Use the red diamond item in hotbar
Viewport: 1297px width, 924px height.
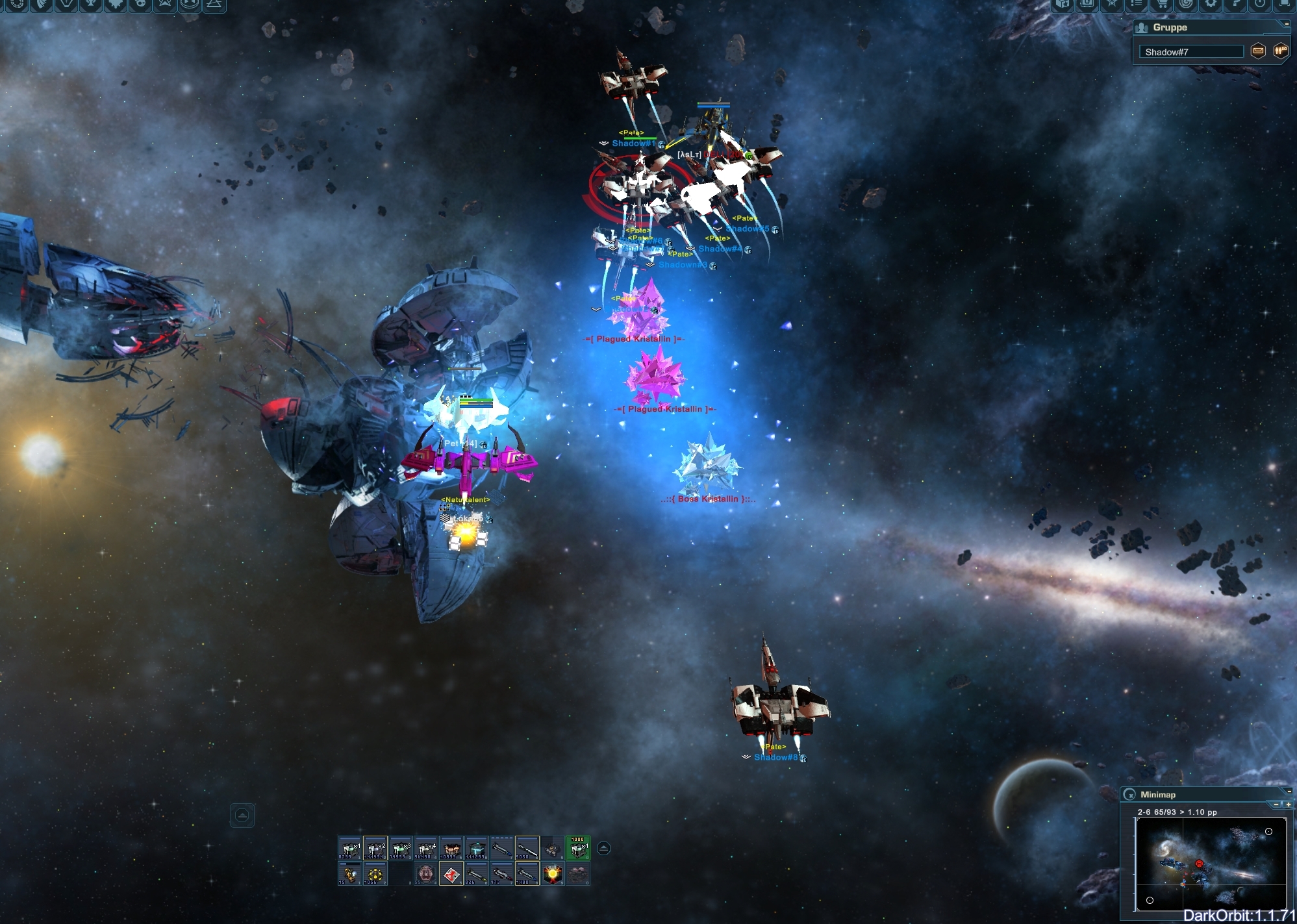click(451, 874)
